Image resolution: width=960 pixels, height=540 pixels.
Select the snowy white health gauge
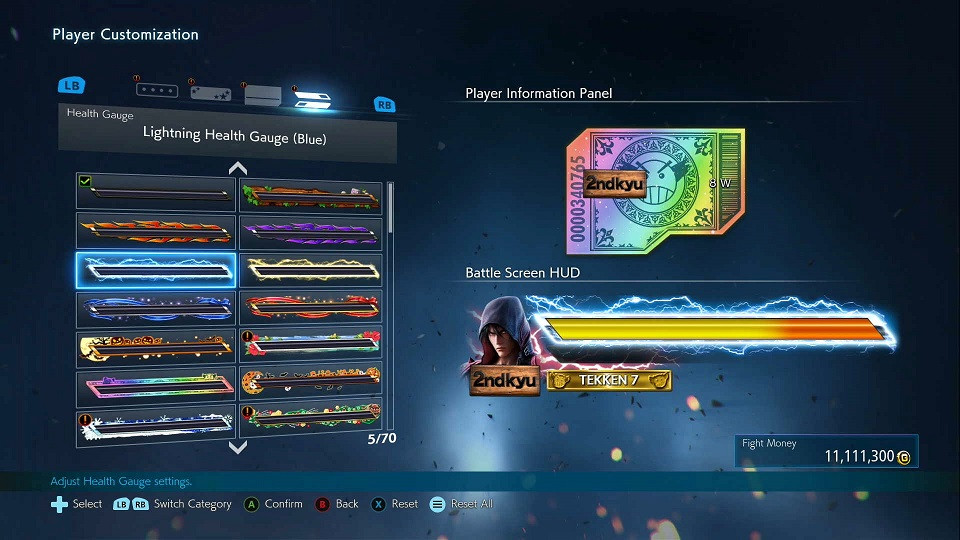pos(156,424)
